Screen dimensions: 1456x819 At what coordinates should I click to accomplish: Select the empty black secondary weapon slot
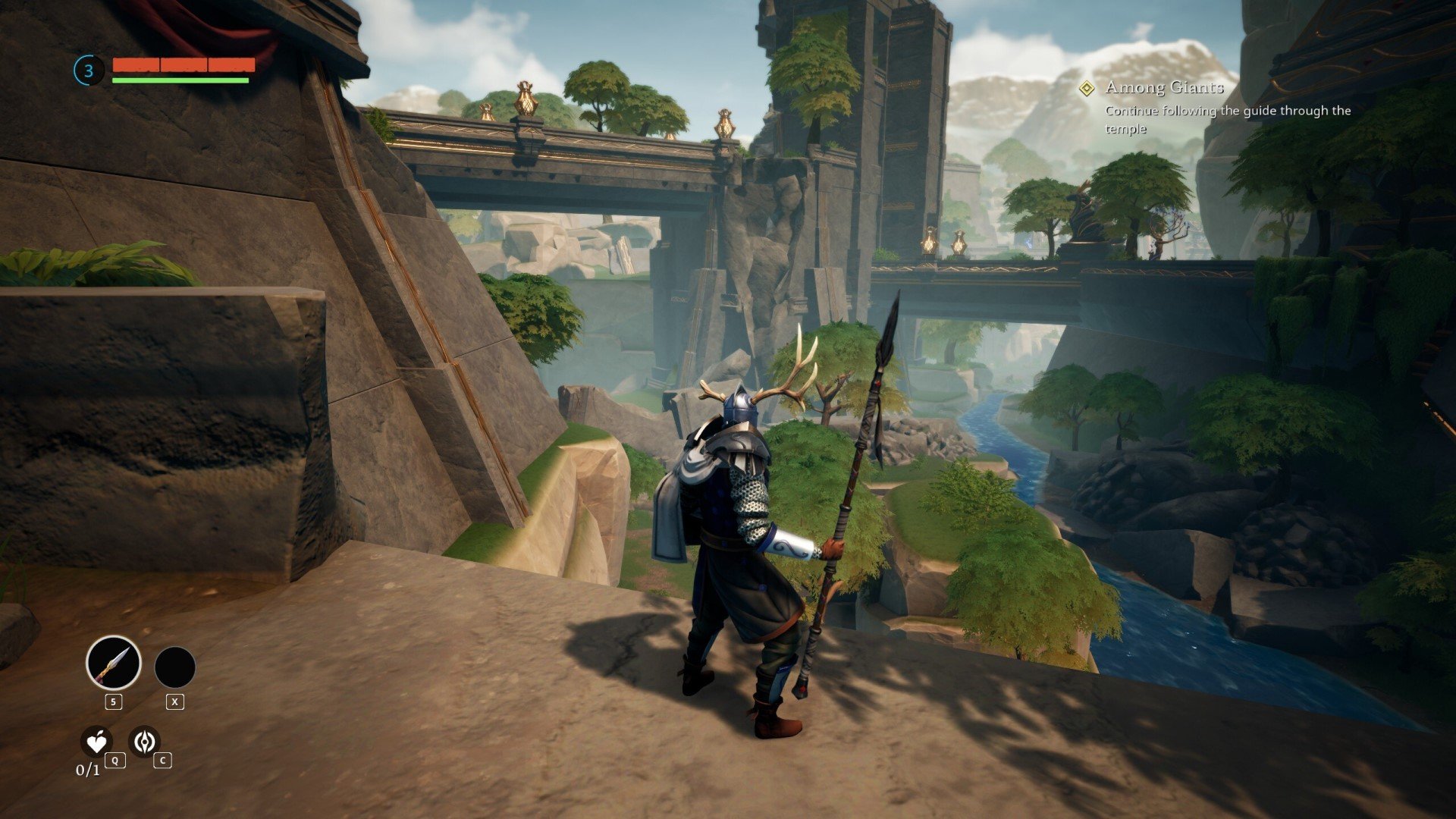pyautogui.click(x=175, y=667)
